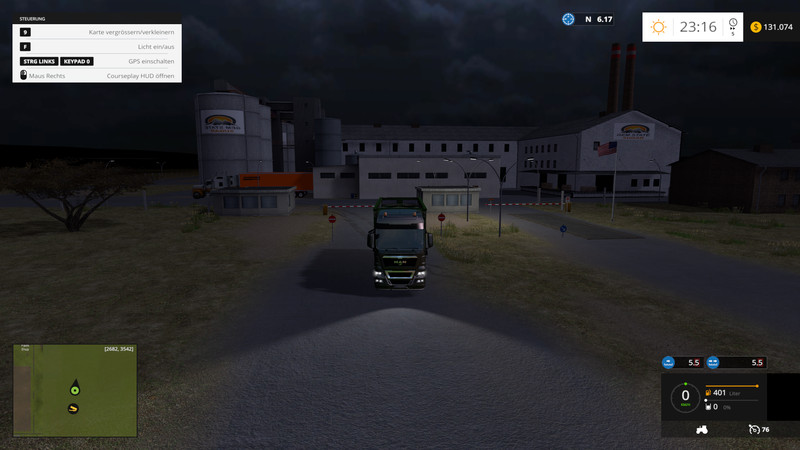Select the yellow vehicle marker on minimap
The width and height of the screenshot is (800, 450).
tap(73, 408)
